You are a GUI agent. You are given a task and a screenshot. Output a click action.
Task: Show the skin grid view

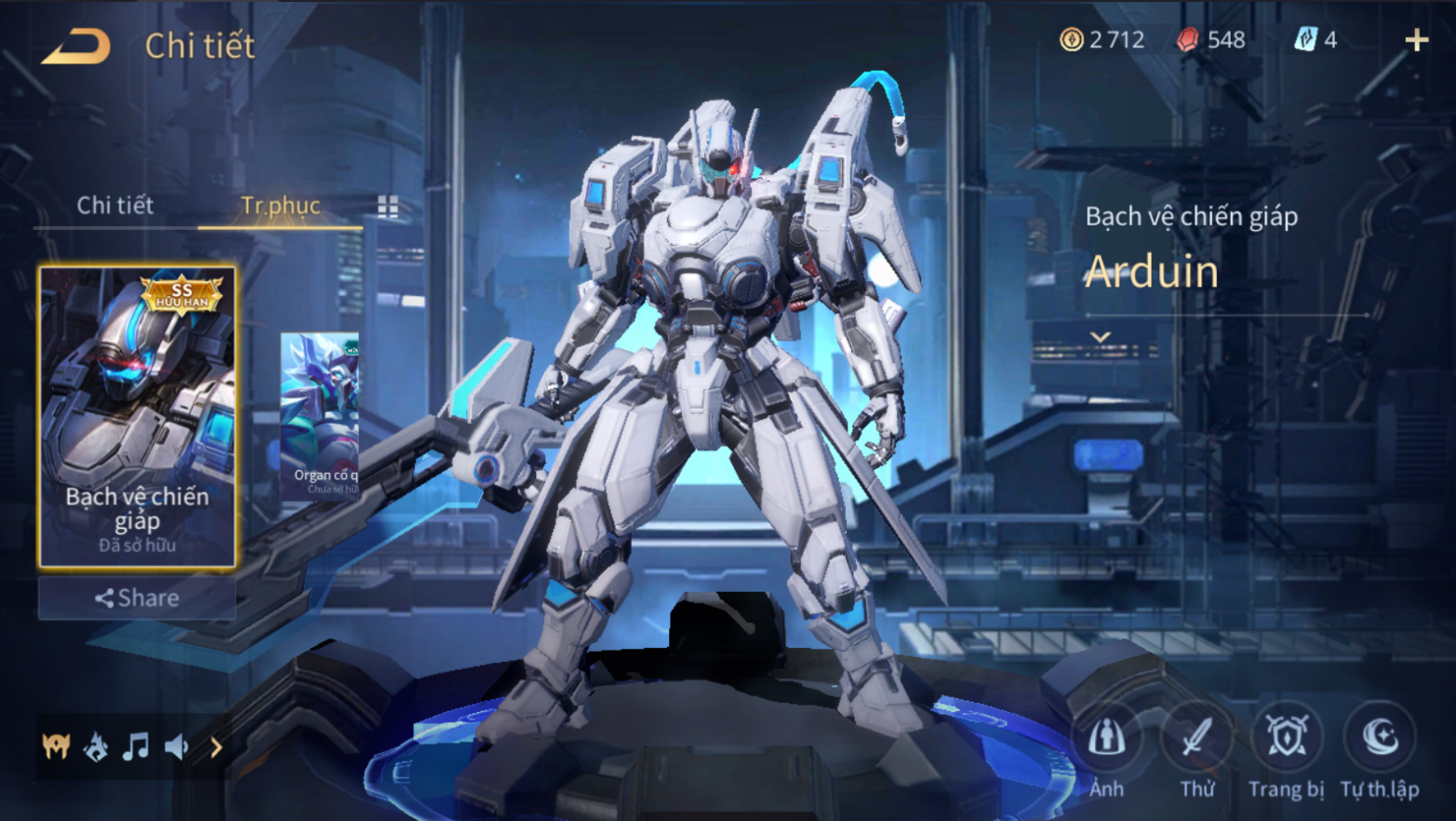(388, 207)
